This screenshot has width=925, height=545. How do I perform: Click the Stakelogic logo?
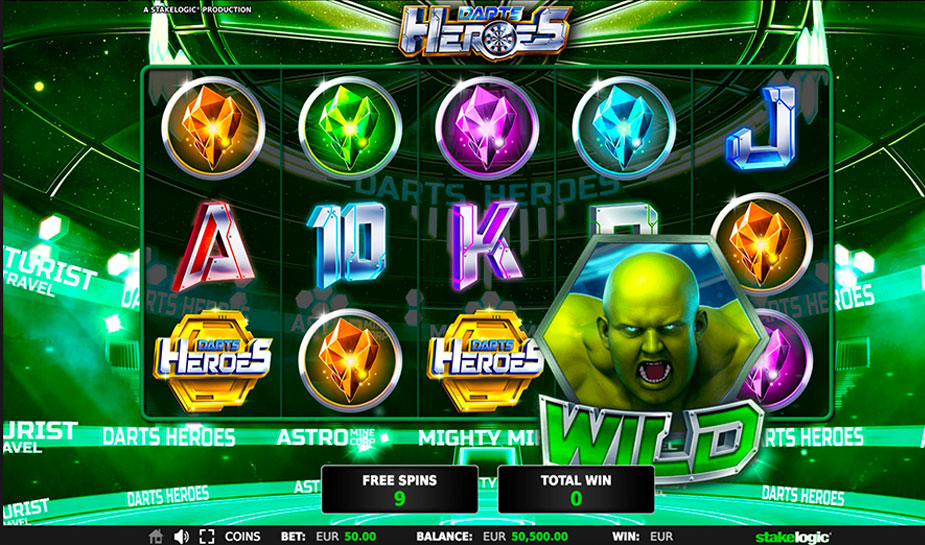pos(792,536)
